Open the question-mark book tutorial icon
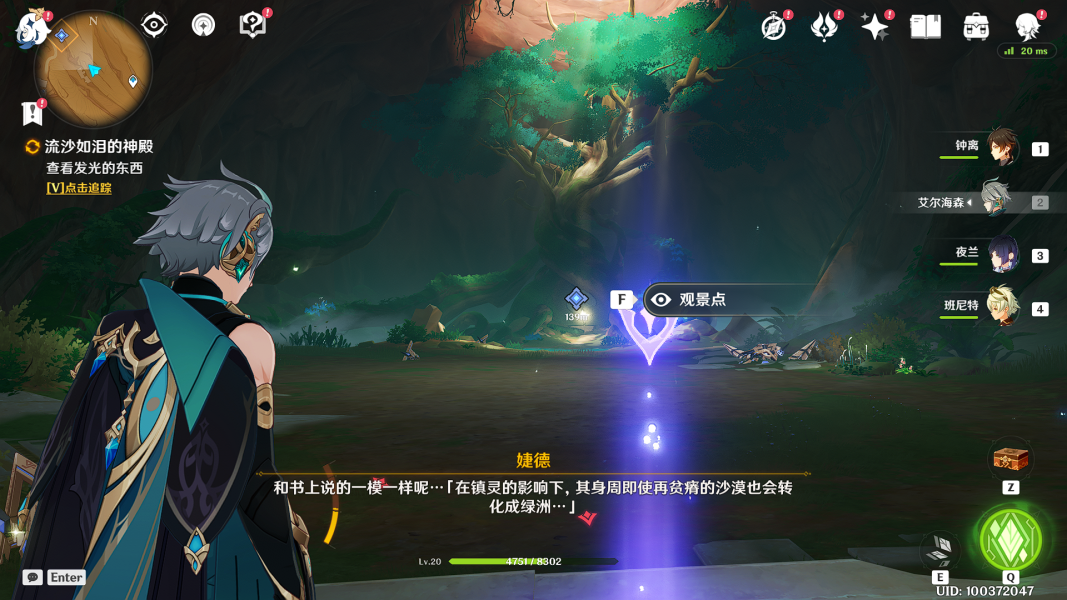This screenshot has width=1067, height=600. click(253, 25)
